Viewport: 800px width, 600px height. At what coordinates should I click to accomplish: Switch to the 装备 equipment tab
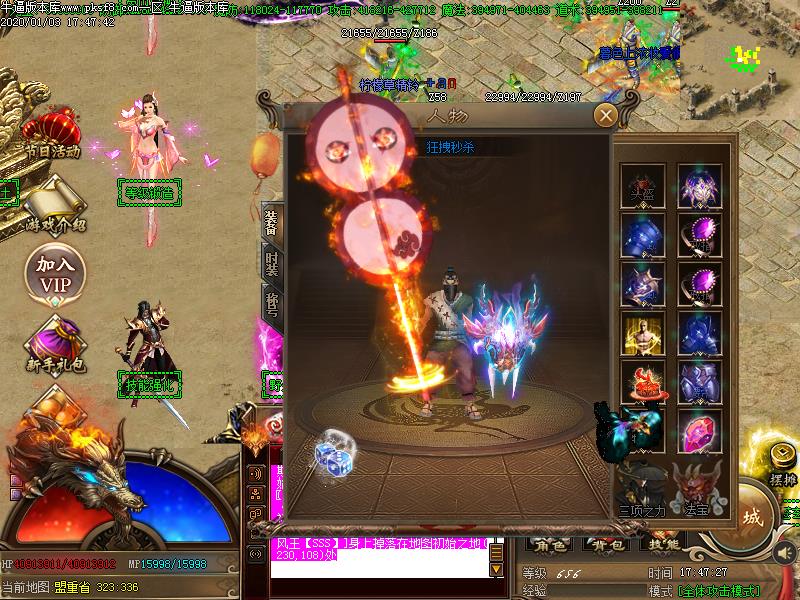(271, 222)
